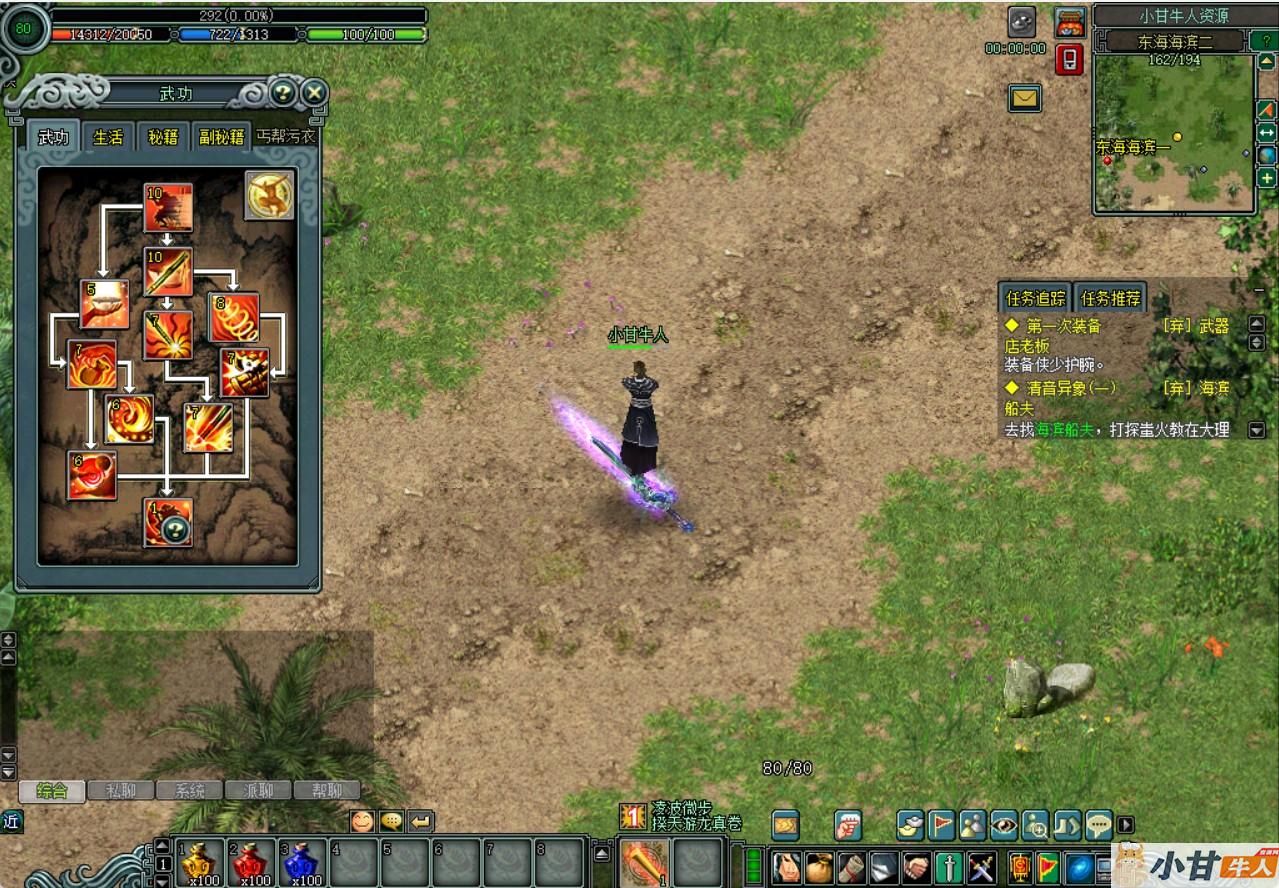
Task: Open the world map globe button
Action: 1266,156
